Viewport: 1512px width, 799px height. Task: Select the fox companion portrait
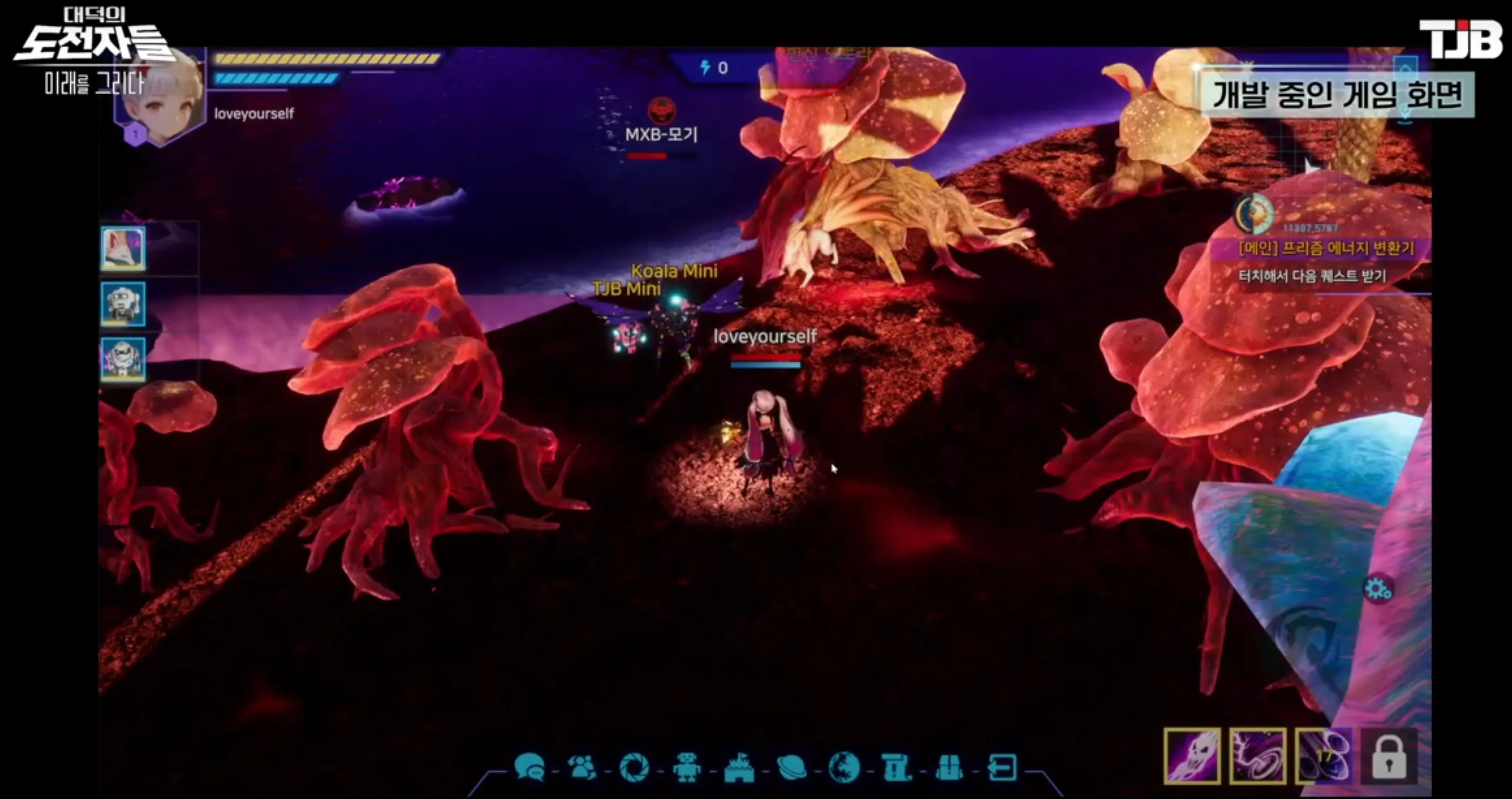tap(123, 249)
